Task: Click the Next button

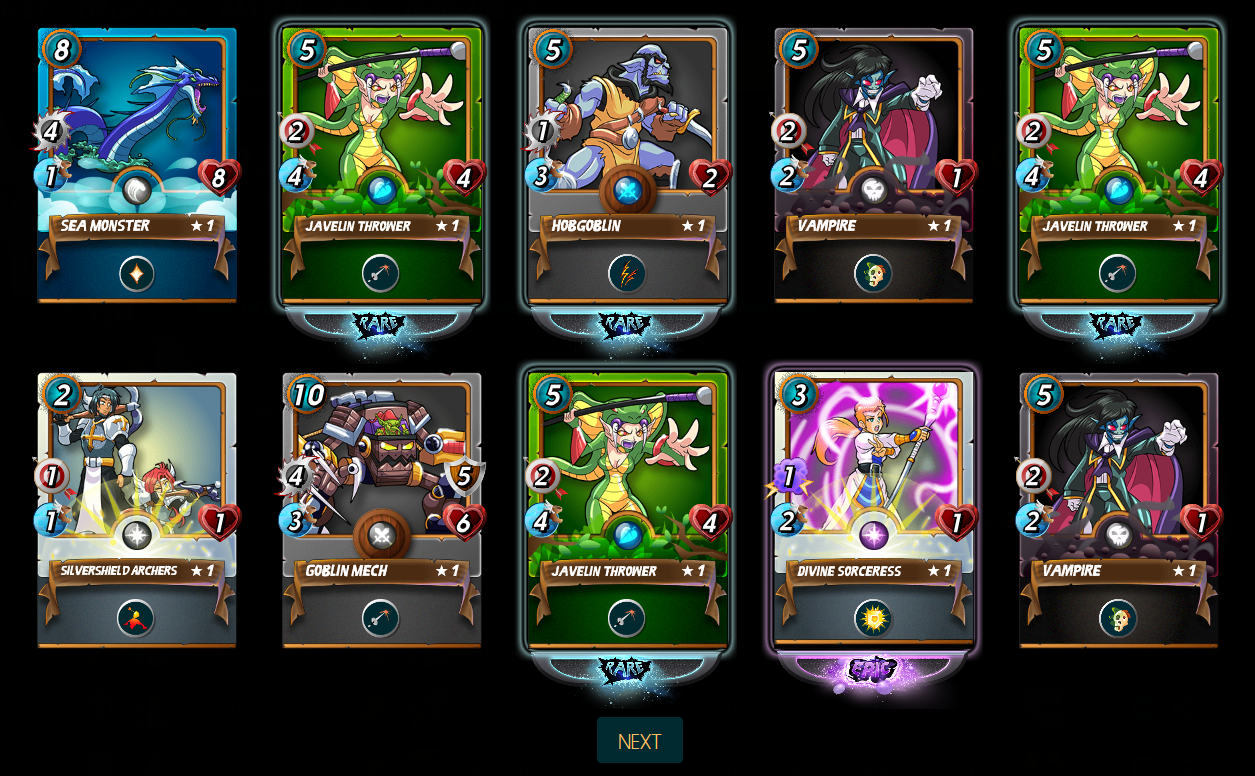Action: tap(639, 741)
